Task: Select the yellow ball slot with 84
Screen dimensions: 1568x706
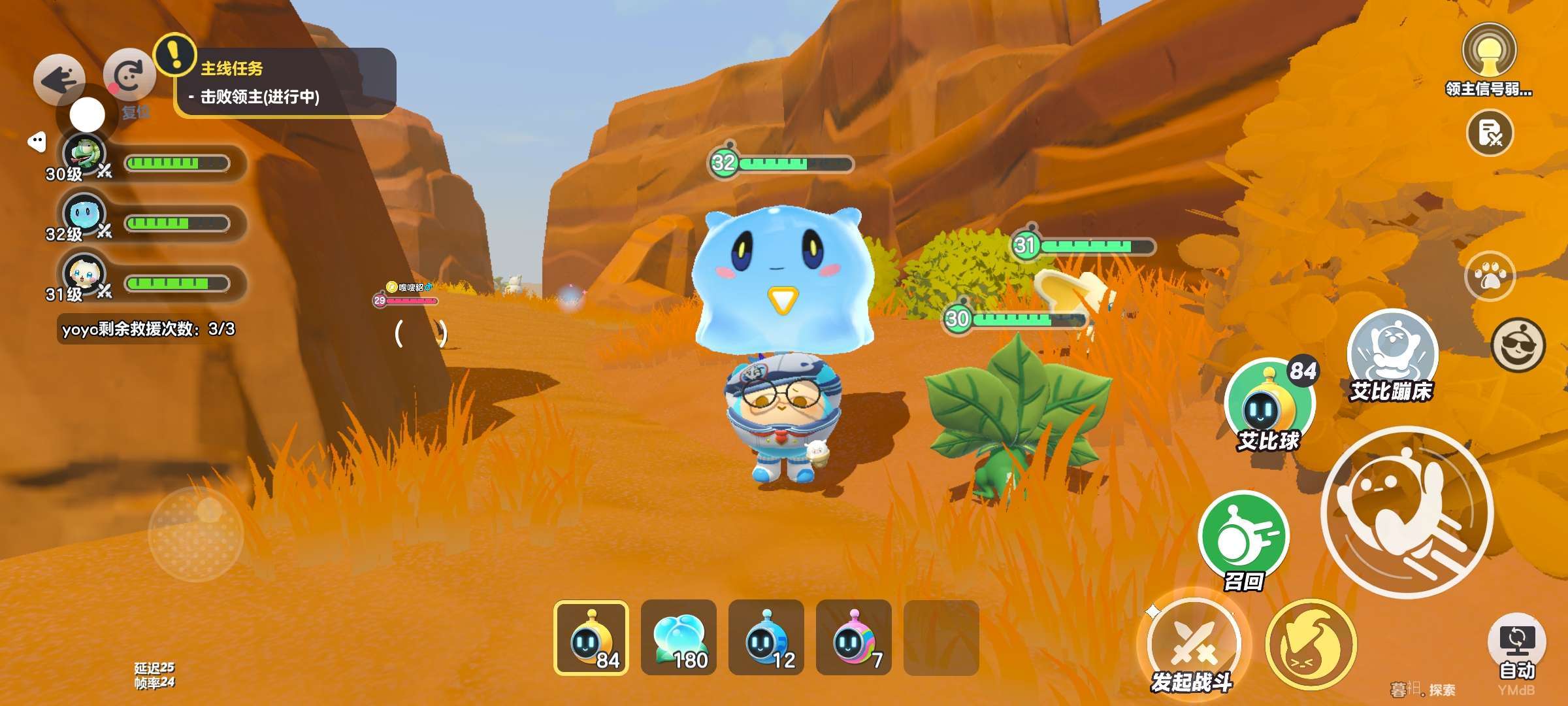Action: click(x=591, y=637)
